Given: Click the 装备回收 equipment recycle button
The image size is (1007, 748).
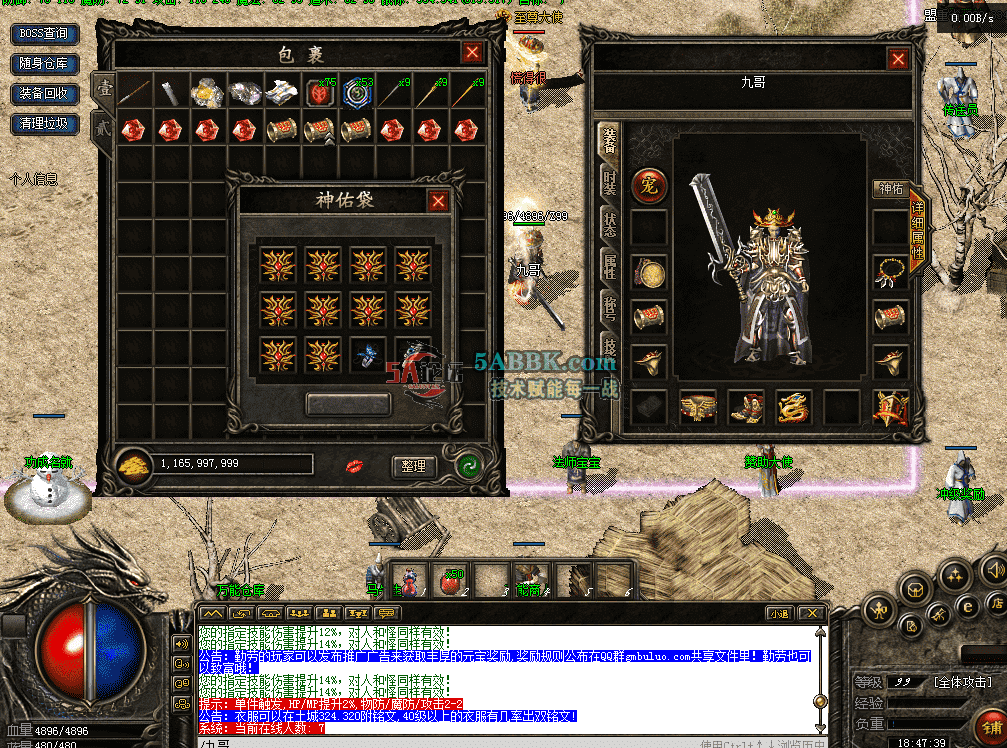Looking at the screenshot, I should [44, 94].
